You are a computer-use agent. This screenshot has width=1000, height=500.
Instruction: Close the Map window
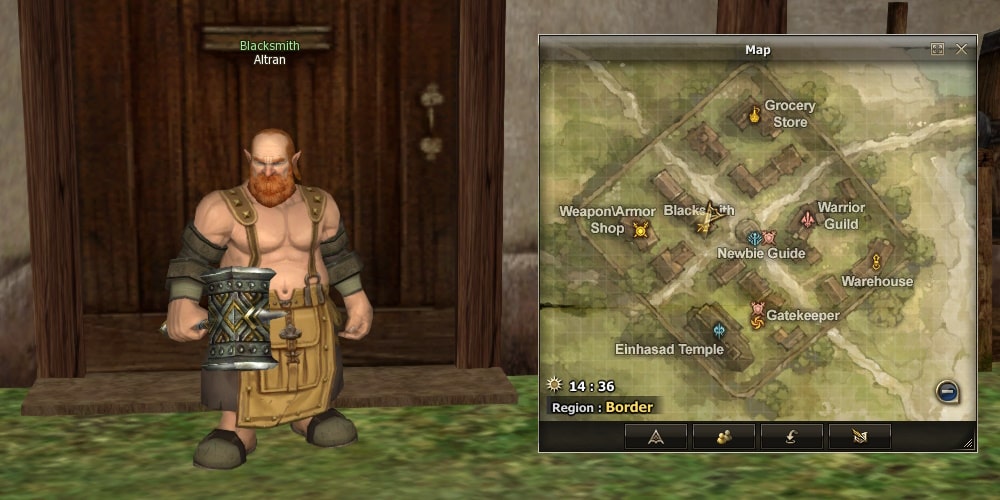pos(962,49)
